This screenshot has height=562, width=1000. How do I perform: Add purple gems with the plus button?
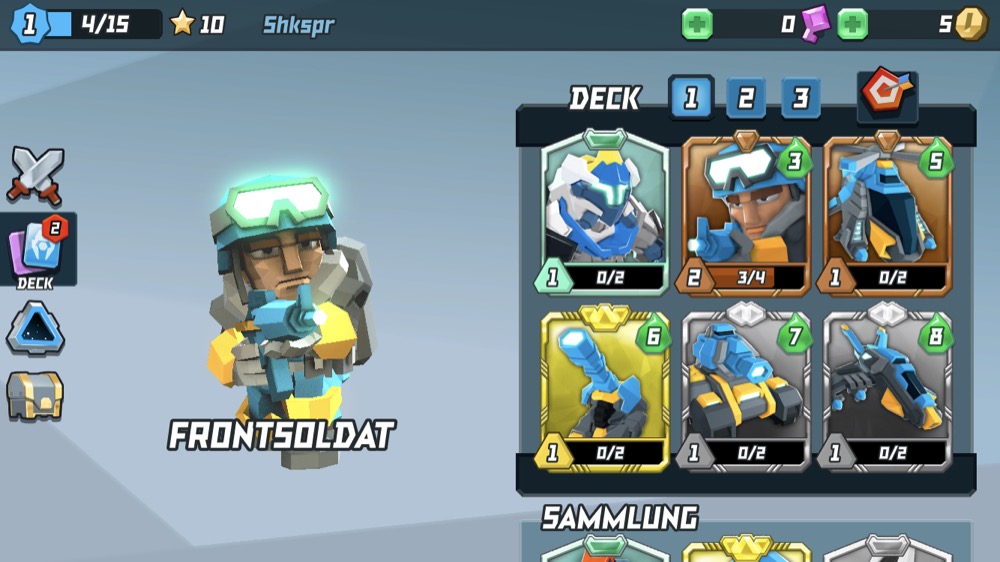(697, 24)
